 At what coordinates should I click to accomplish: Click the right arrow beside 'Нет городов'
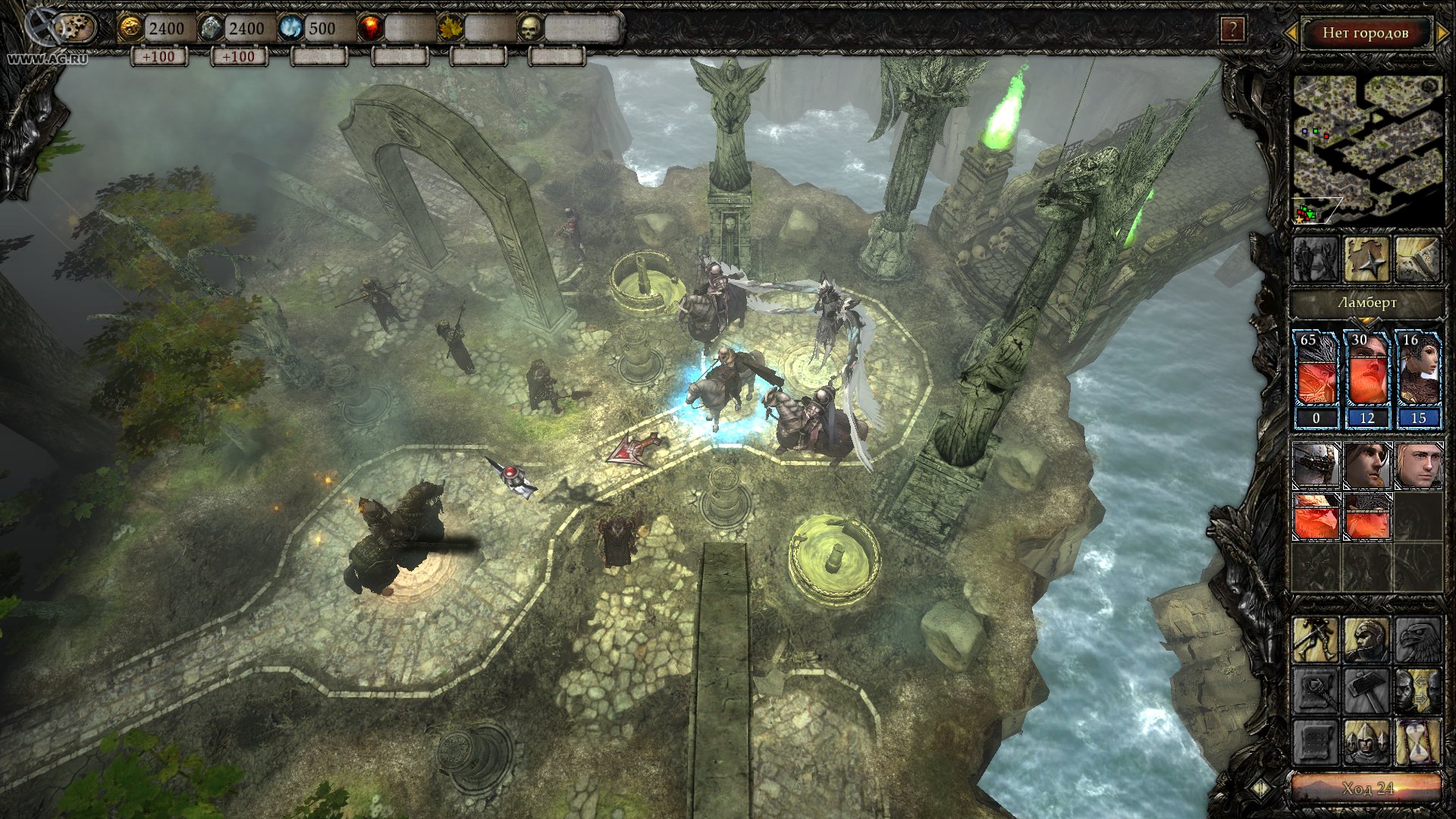(x=1442, y=33)
